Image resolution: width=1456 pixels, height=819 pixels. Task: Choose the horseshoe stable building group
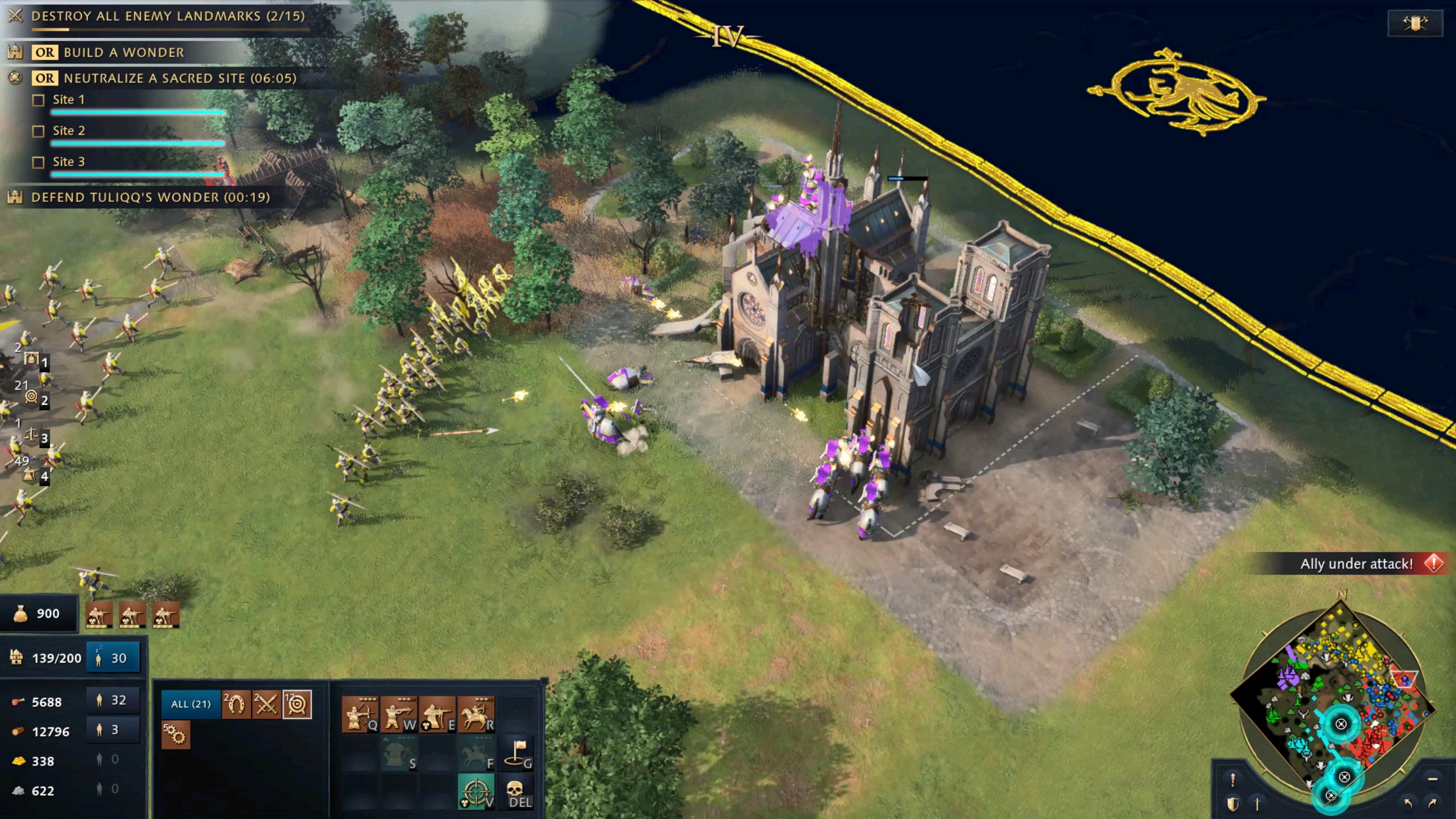(x=236, y=705)
